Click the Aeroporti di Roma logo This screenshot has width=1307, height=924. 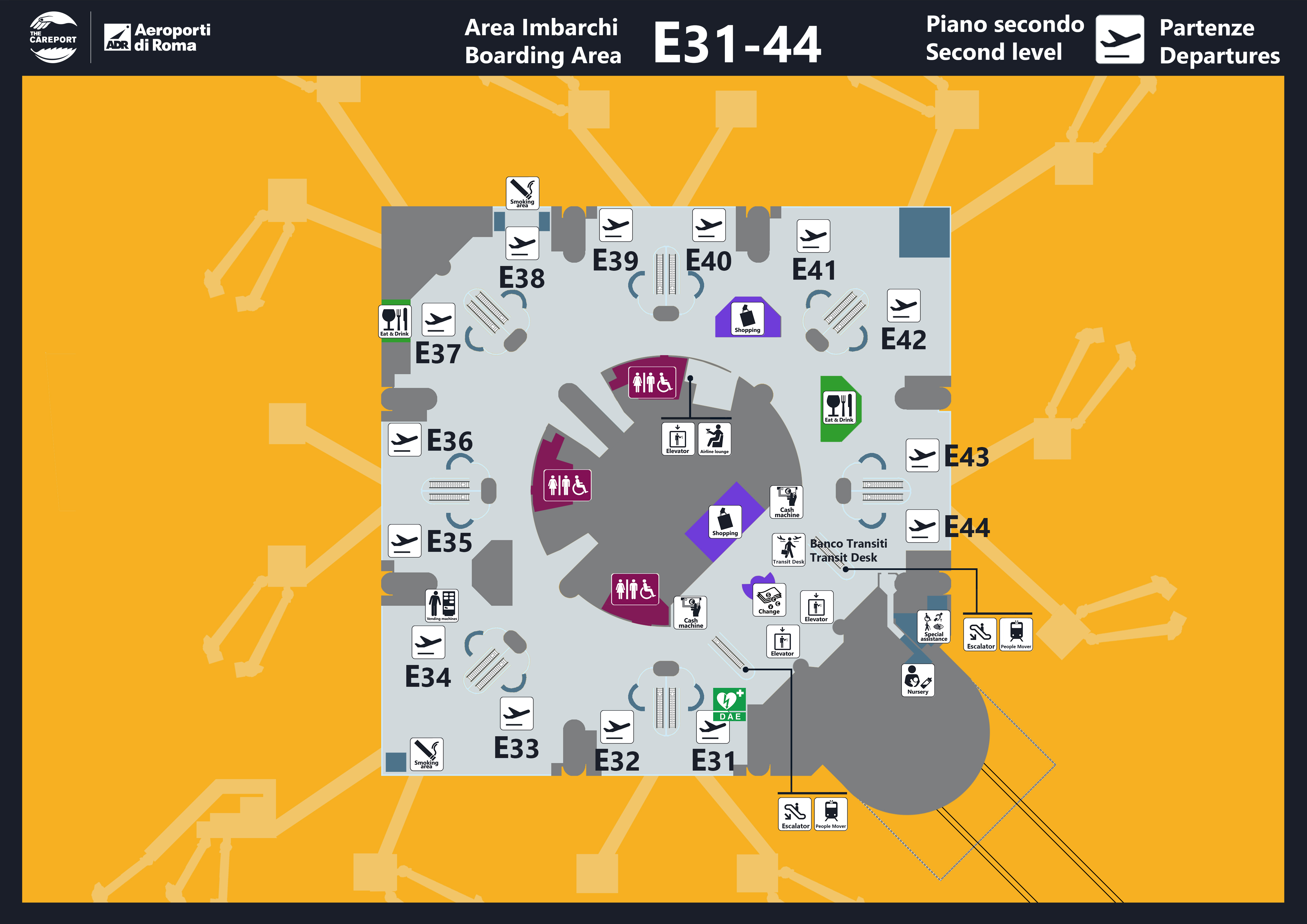point(157,37)
